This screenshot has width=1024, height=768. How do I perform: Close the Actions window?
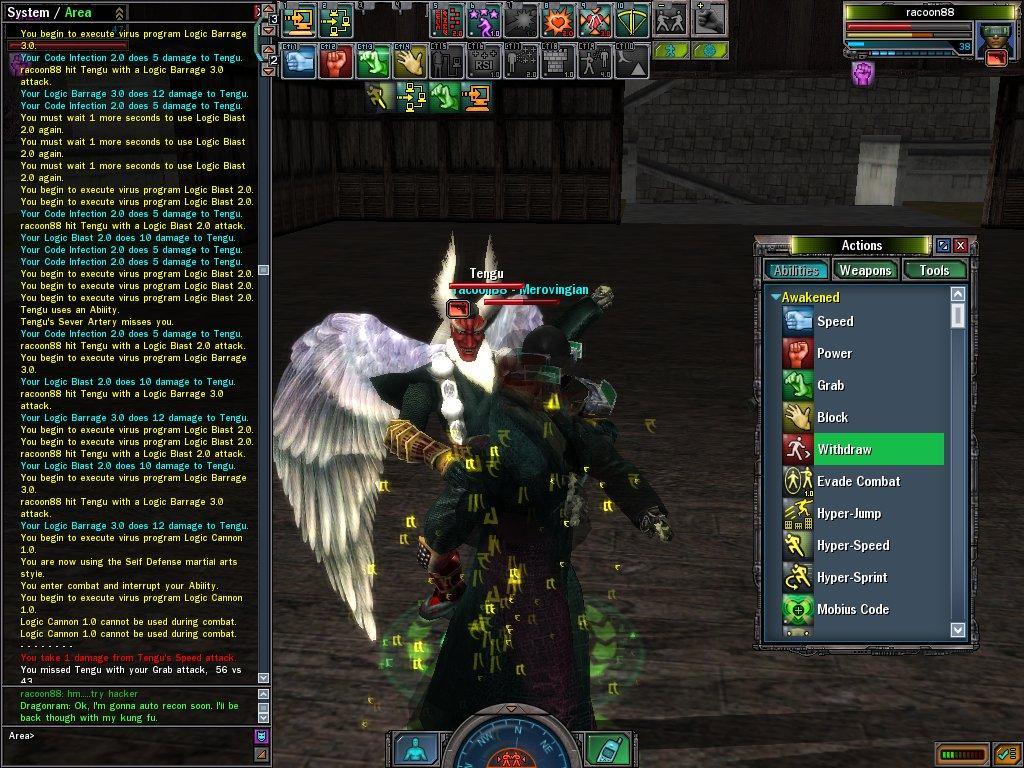[960, 245]
